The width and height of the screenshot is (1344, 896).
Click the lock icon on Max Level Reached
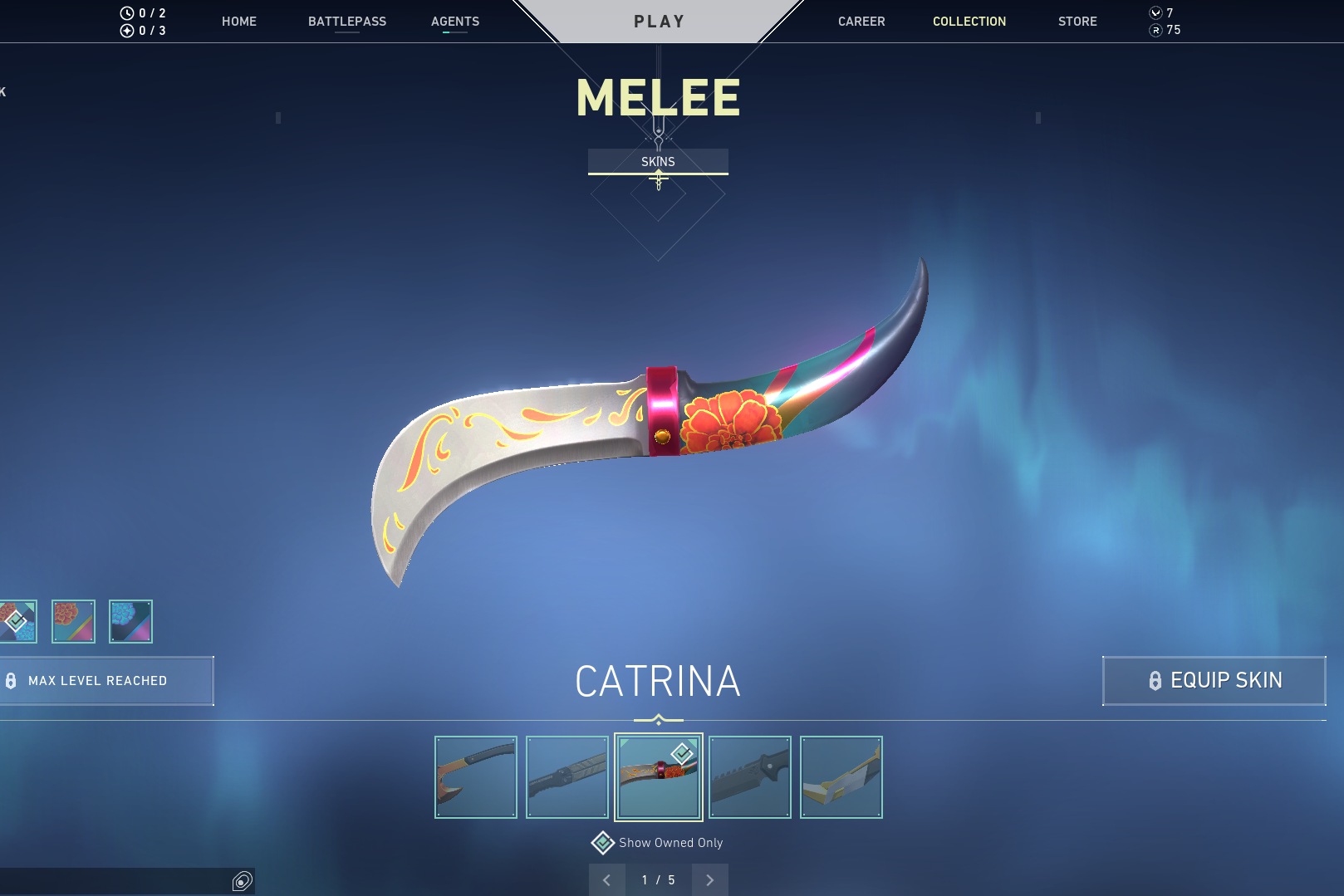(x=11, y=681)
